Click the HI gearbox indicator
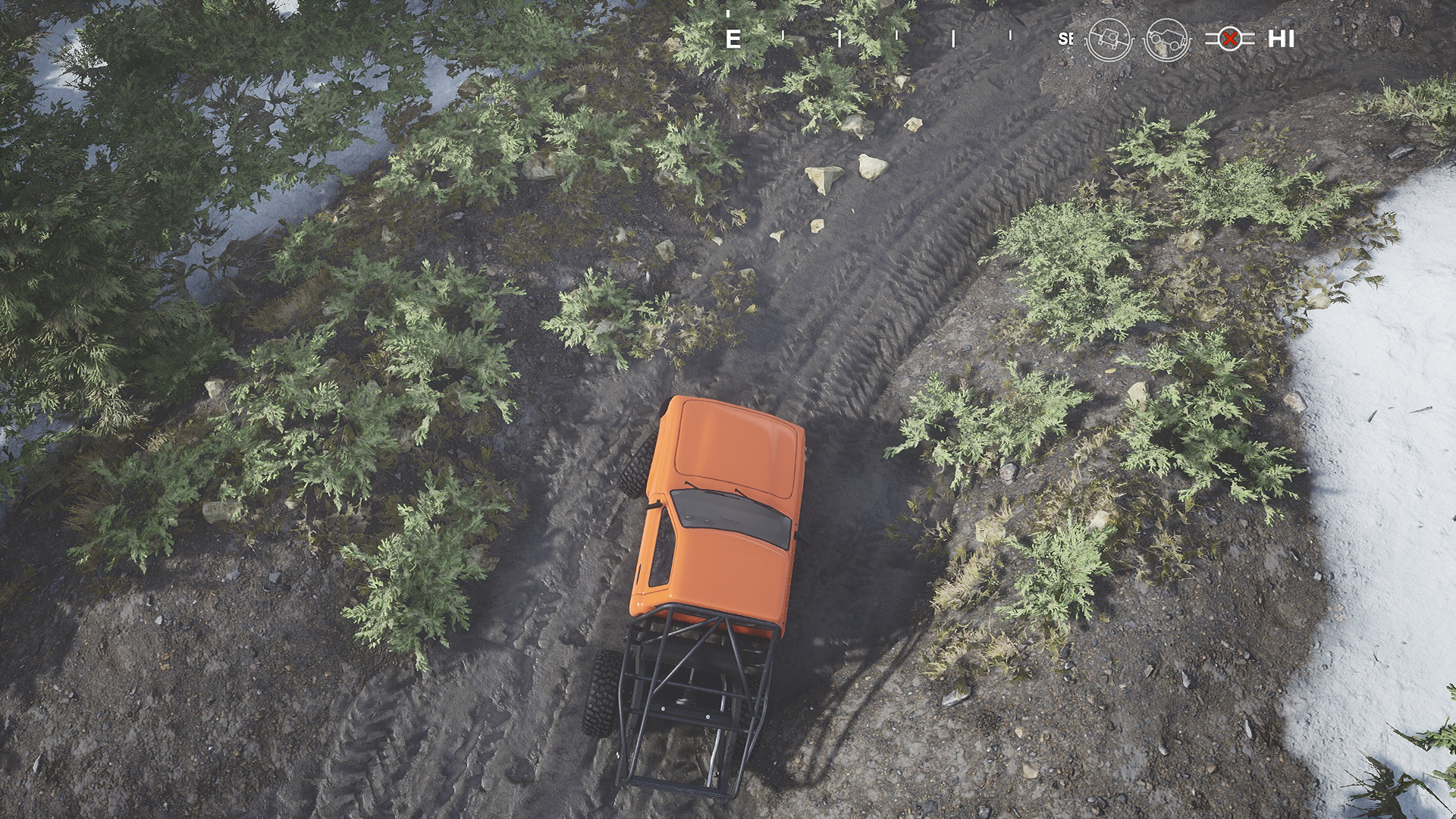1456x819 pixels. point(1282,38)
